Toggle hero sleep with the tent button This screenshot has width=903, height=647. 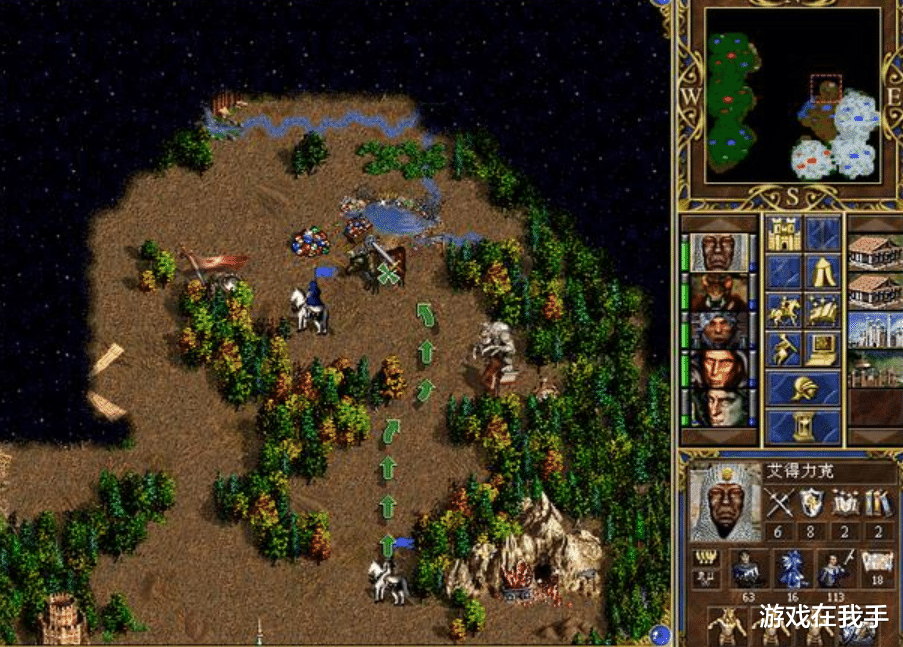click(x=822, y=271)
